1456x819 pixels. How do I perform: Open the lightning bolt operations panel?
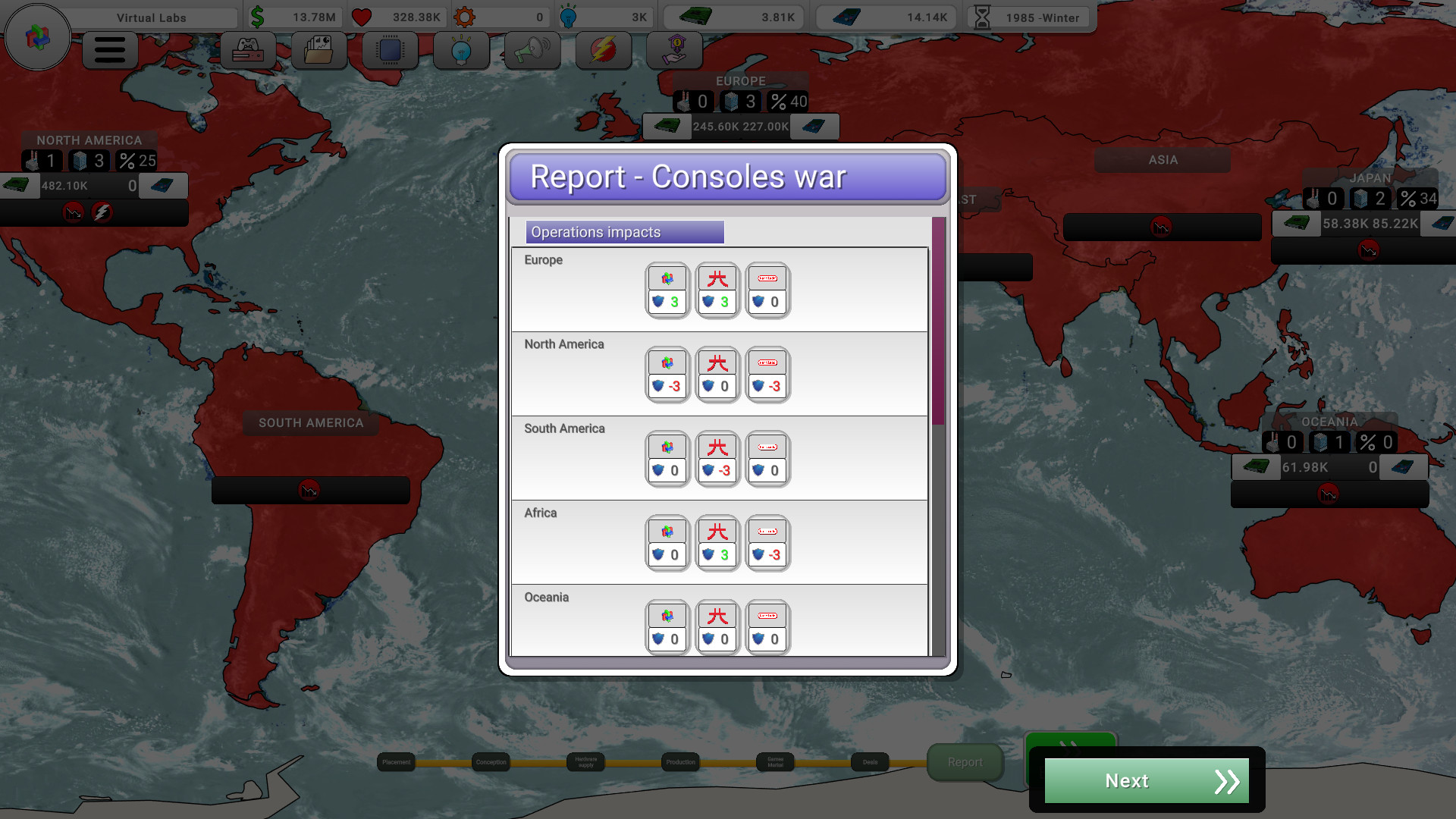[x=603, y=51]
